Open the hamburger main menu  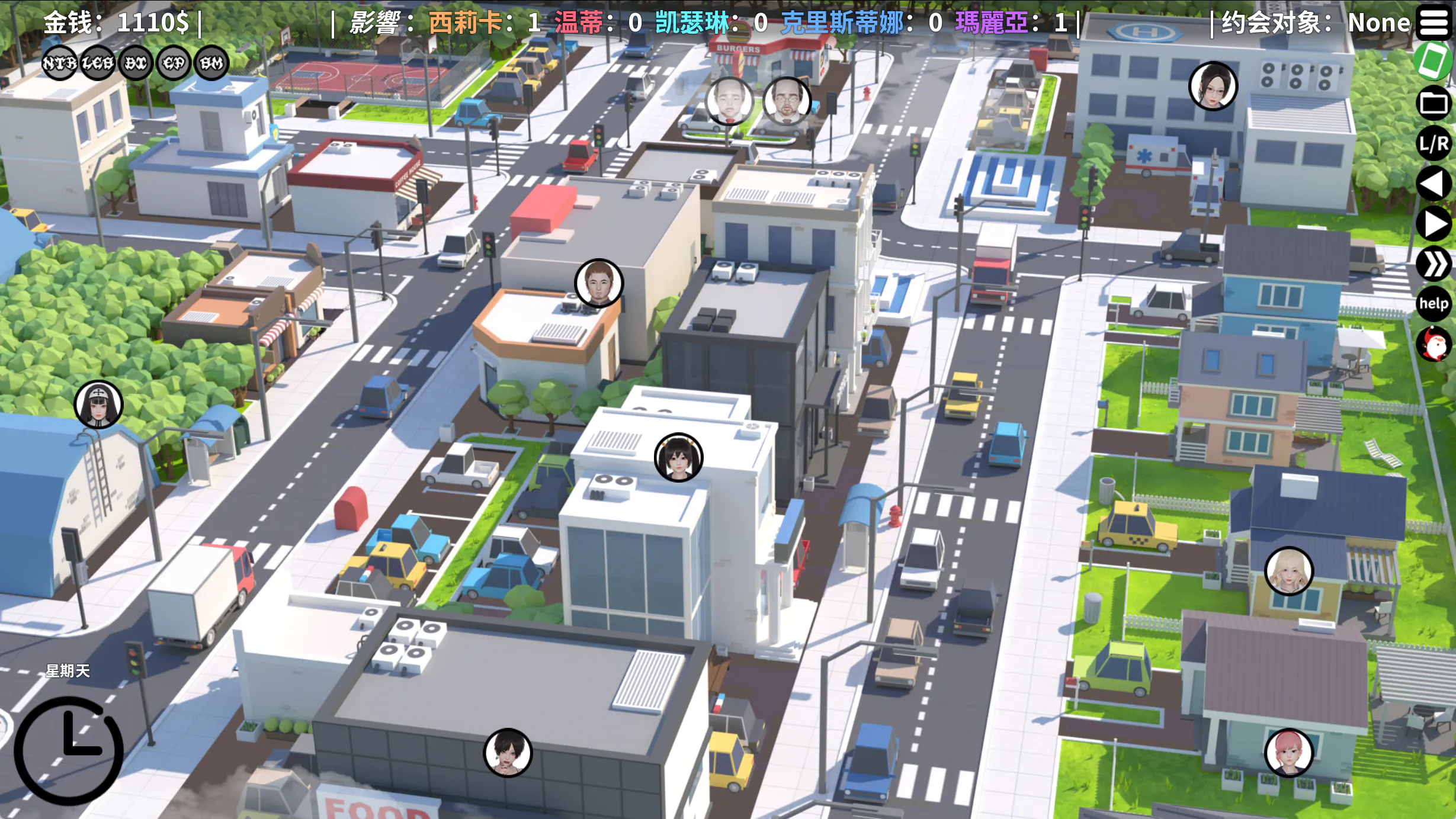tap(1433, 23)
